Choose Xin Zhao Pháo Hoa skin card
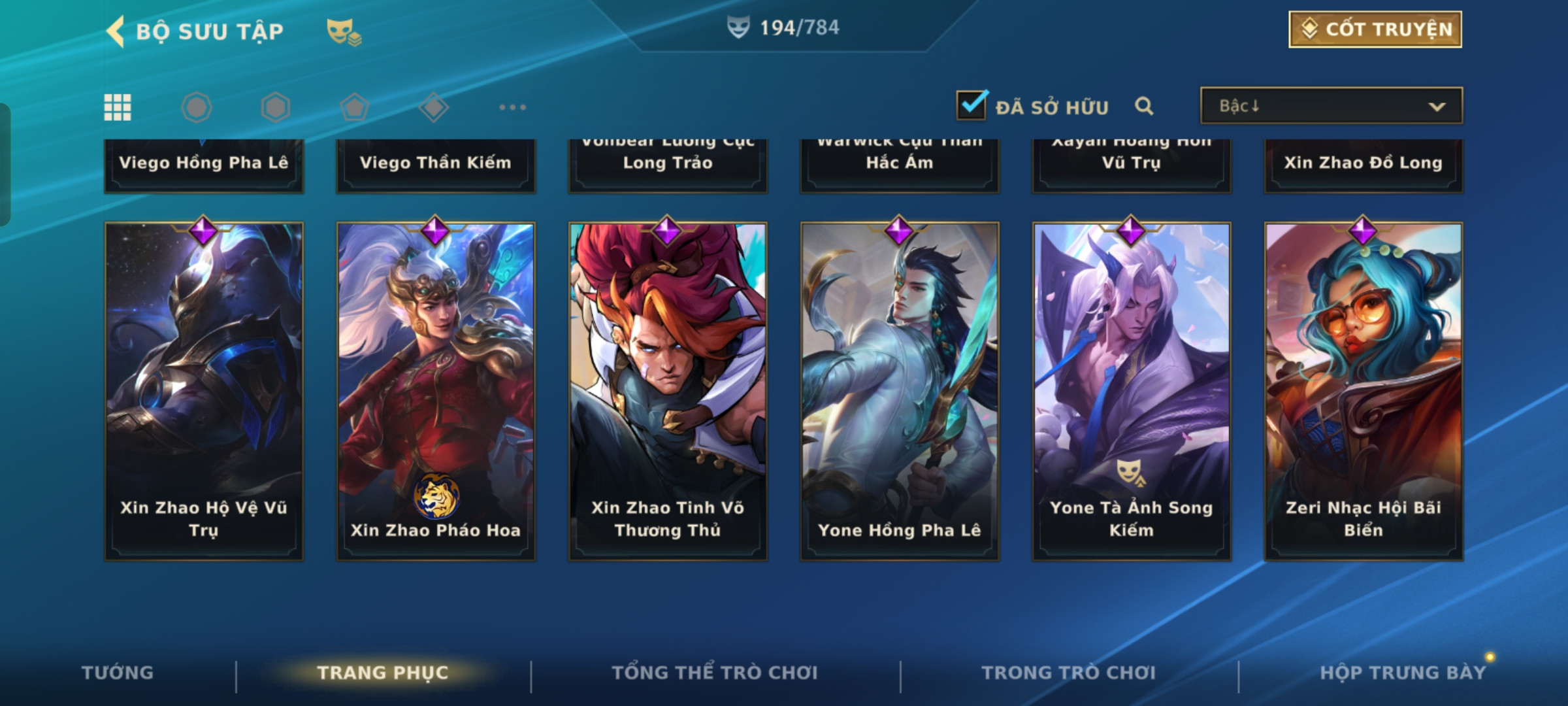The height and width of the screenshot is (706, 1568). coord(436,391)
